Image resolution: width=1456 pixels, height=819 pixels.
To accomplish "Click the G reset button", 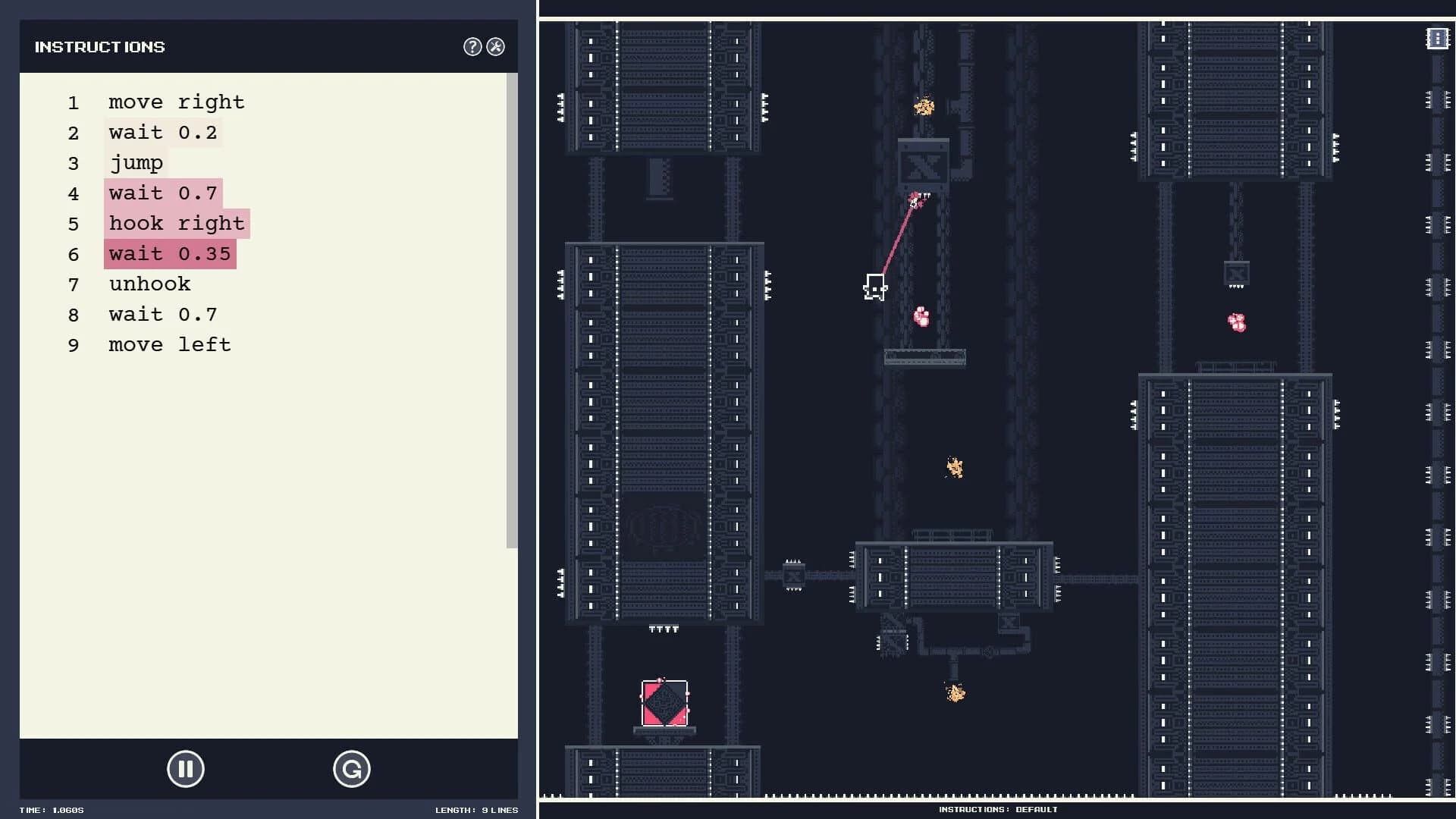I will tap(352, 769).
